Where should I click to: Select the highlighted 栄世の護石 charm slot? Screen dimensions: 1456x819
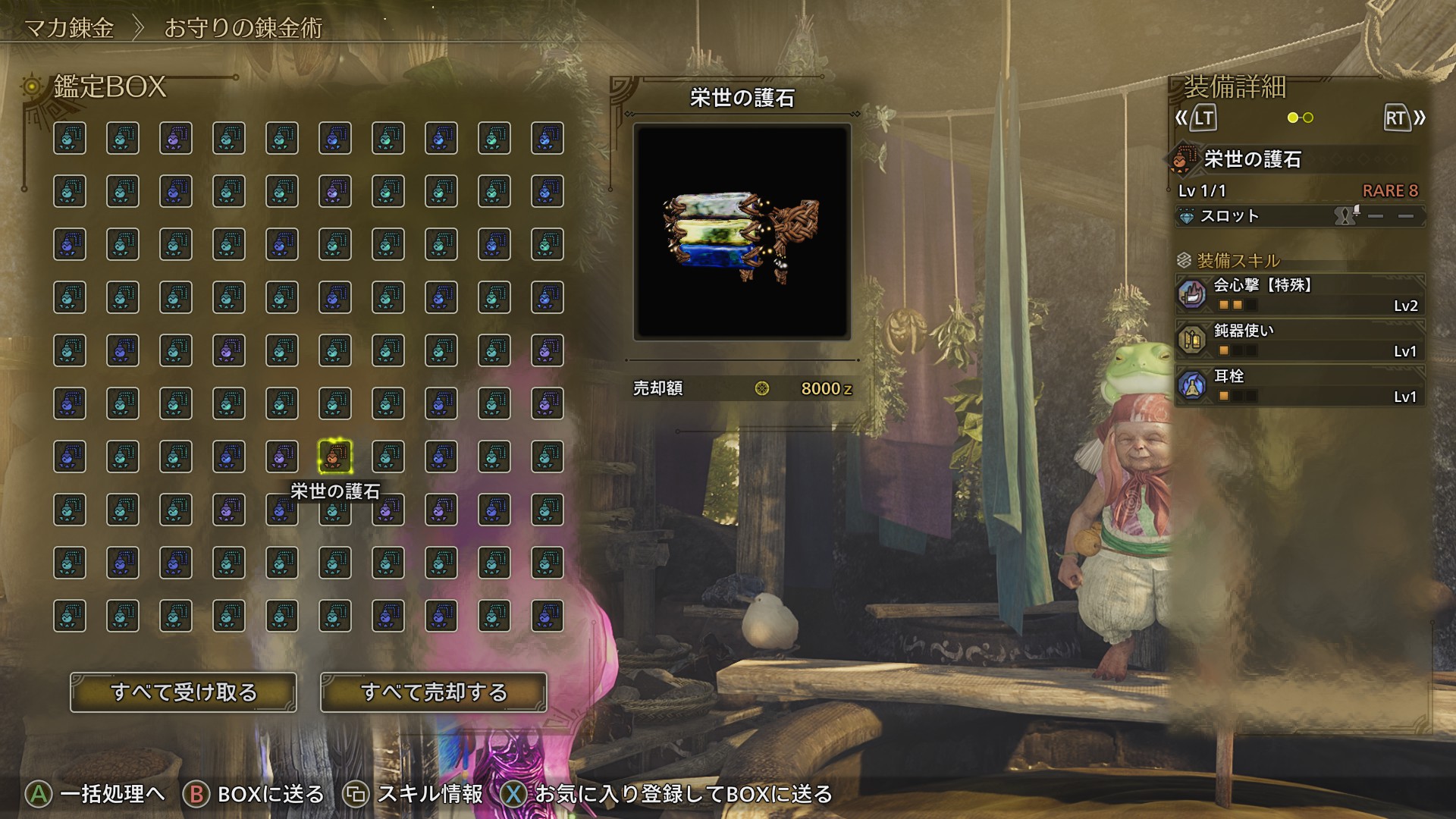tap(334, 457)
